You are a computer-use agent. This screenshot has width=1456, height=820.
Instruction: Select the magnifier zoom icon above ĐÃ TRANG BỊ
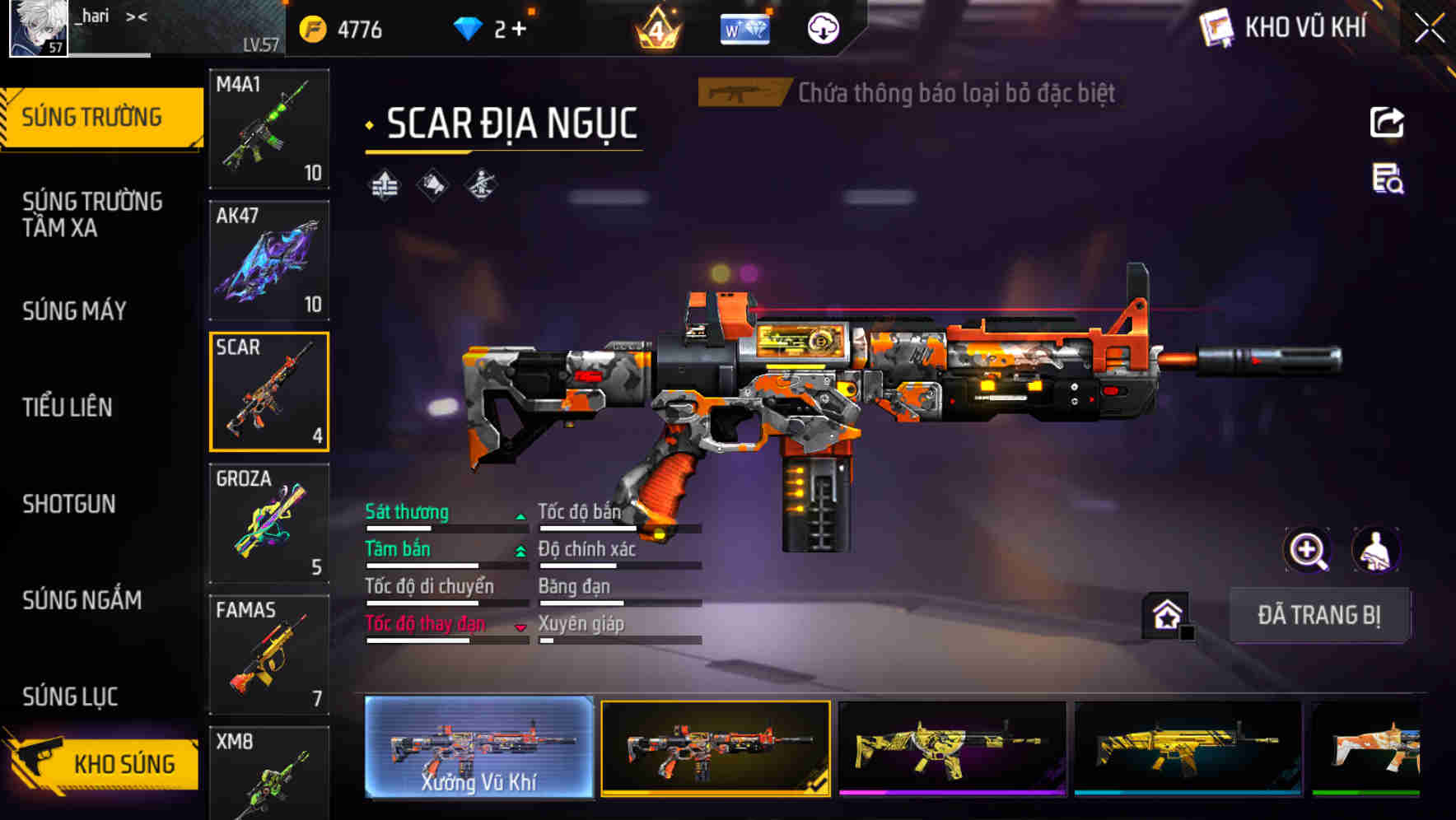[1308, 550]
